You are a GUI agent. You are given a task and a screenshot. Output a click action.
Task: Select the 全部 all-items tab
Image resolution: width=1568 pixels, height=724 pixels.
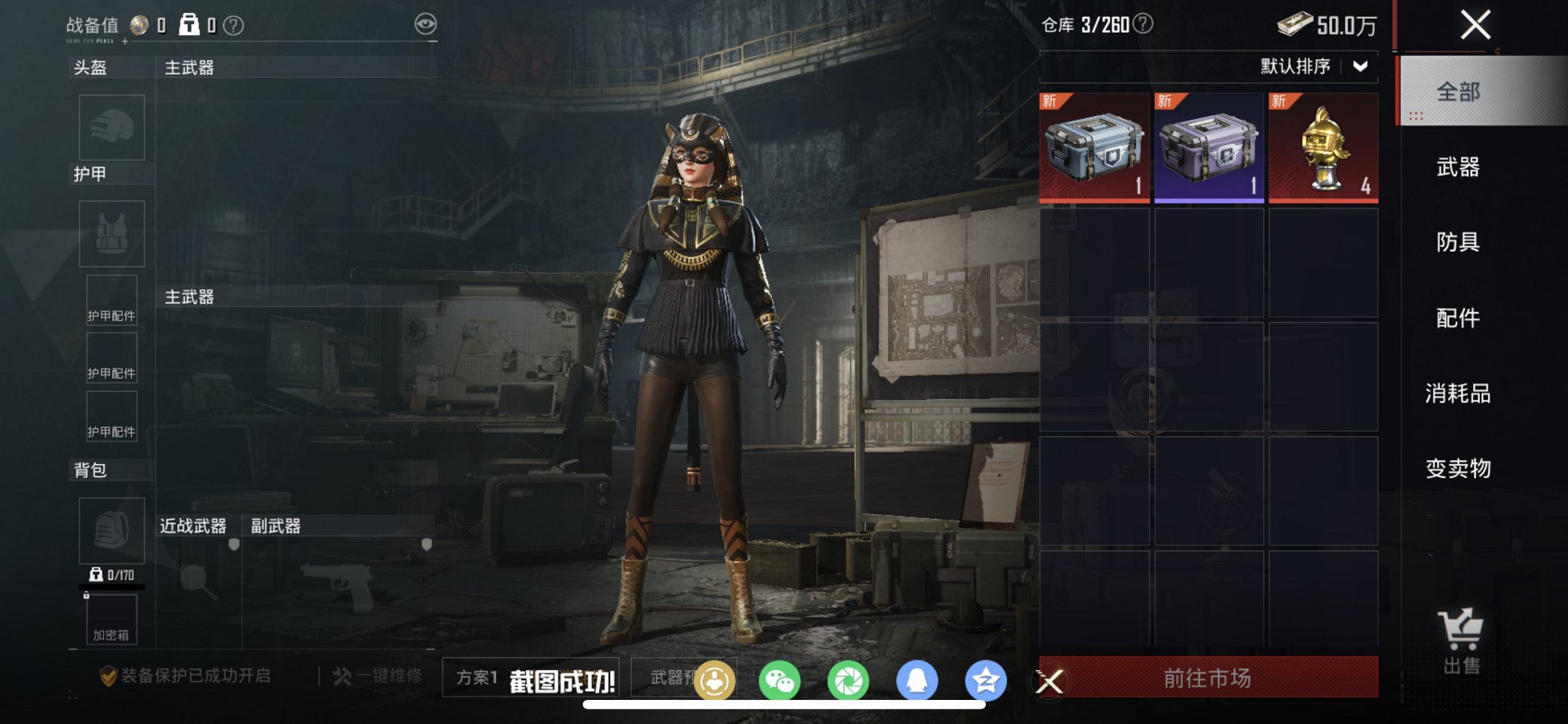[x=1458, y=92]
